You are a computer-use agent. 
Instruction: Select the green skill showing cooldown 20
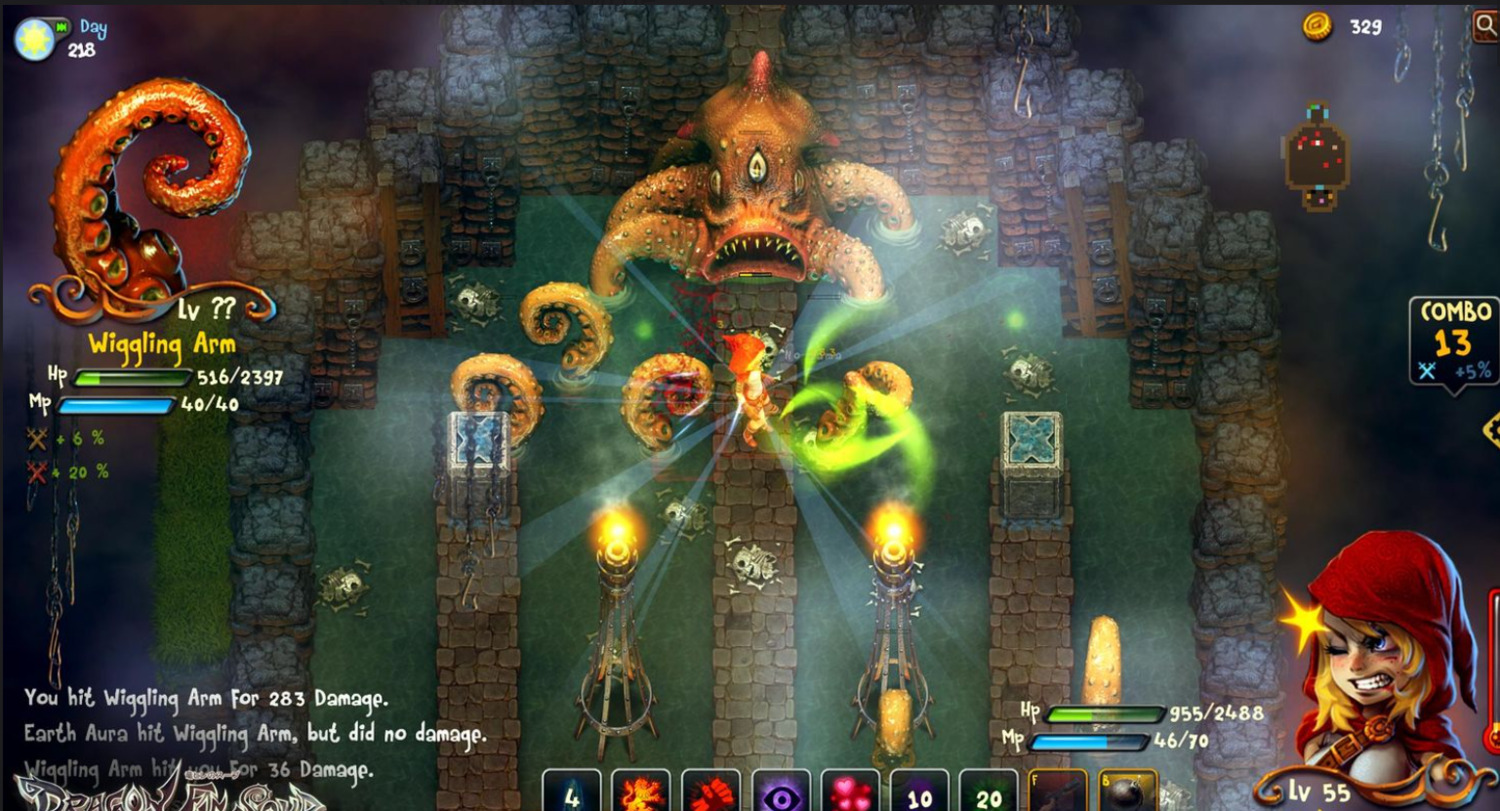pyautogui.click(x=988, y=791)
